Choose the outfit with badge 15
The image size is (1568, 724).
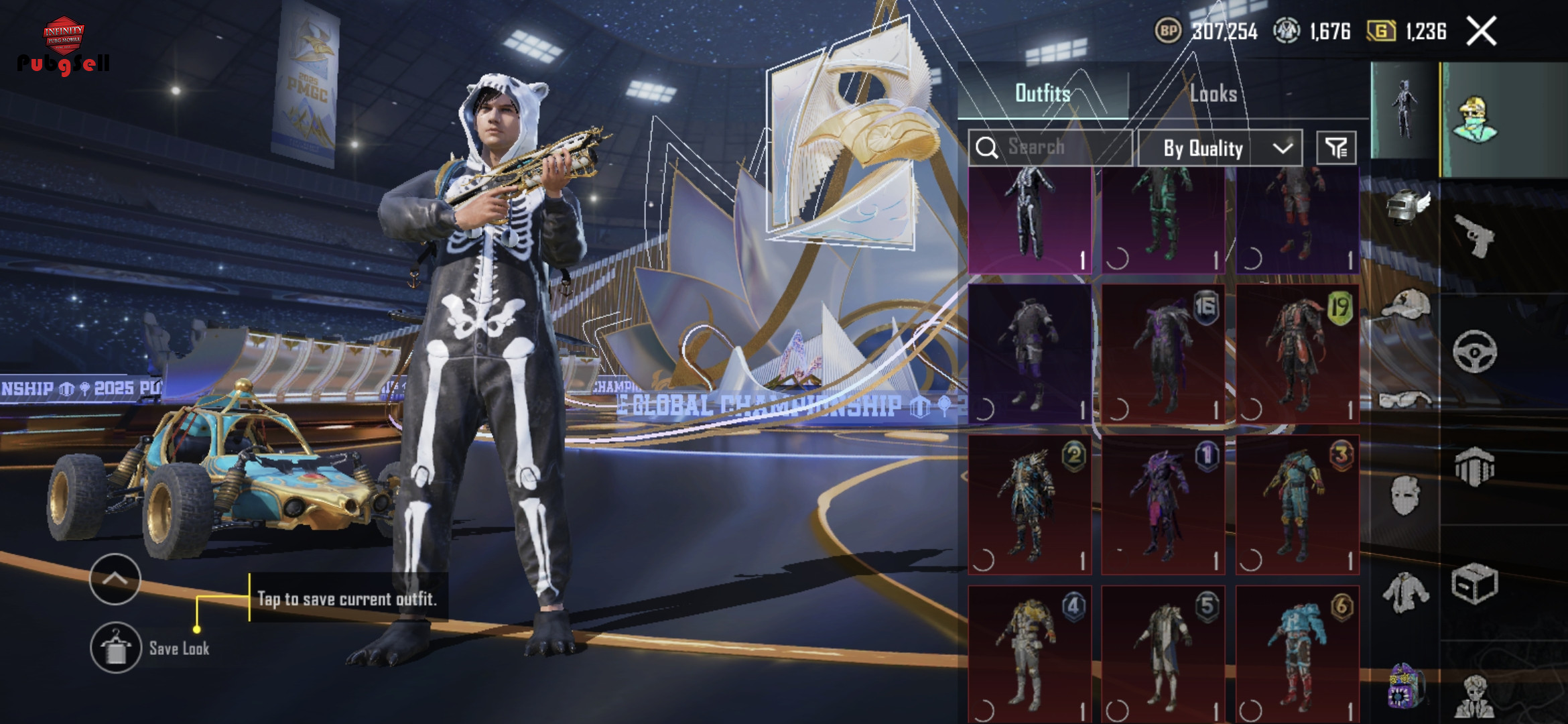click(x=1163, y=354)
